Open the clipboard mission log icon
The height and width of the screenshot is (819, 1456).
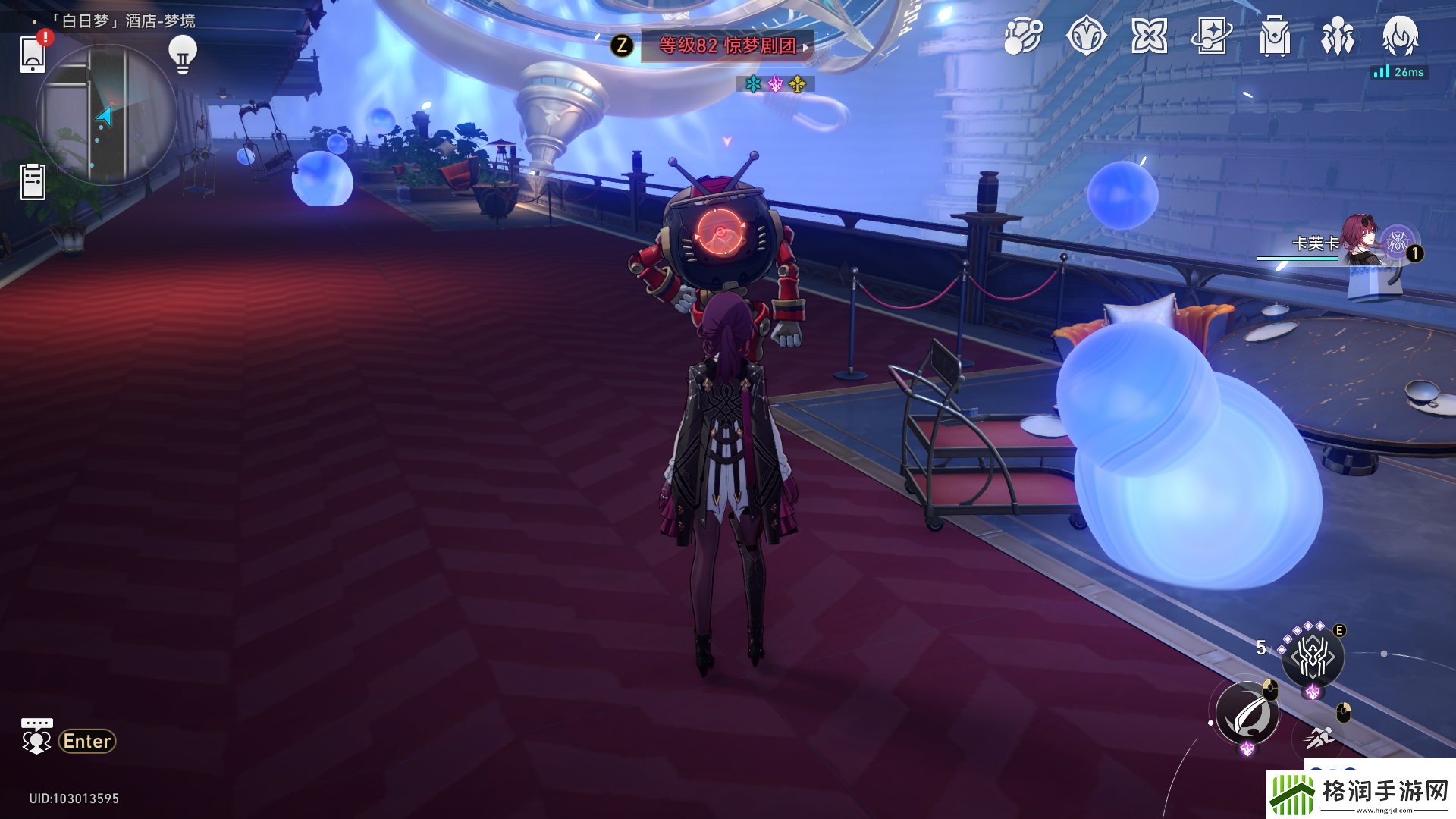pyautogui.click(x=33, y=182)
